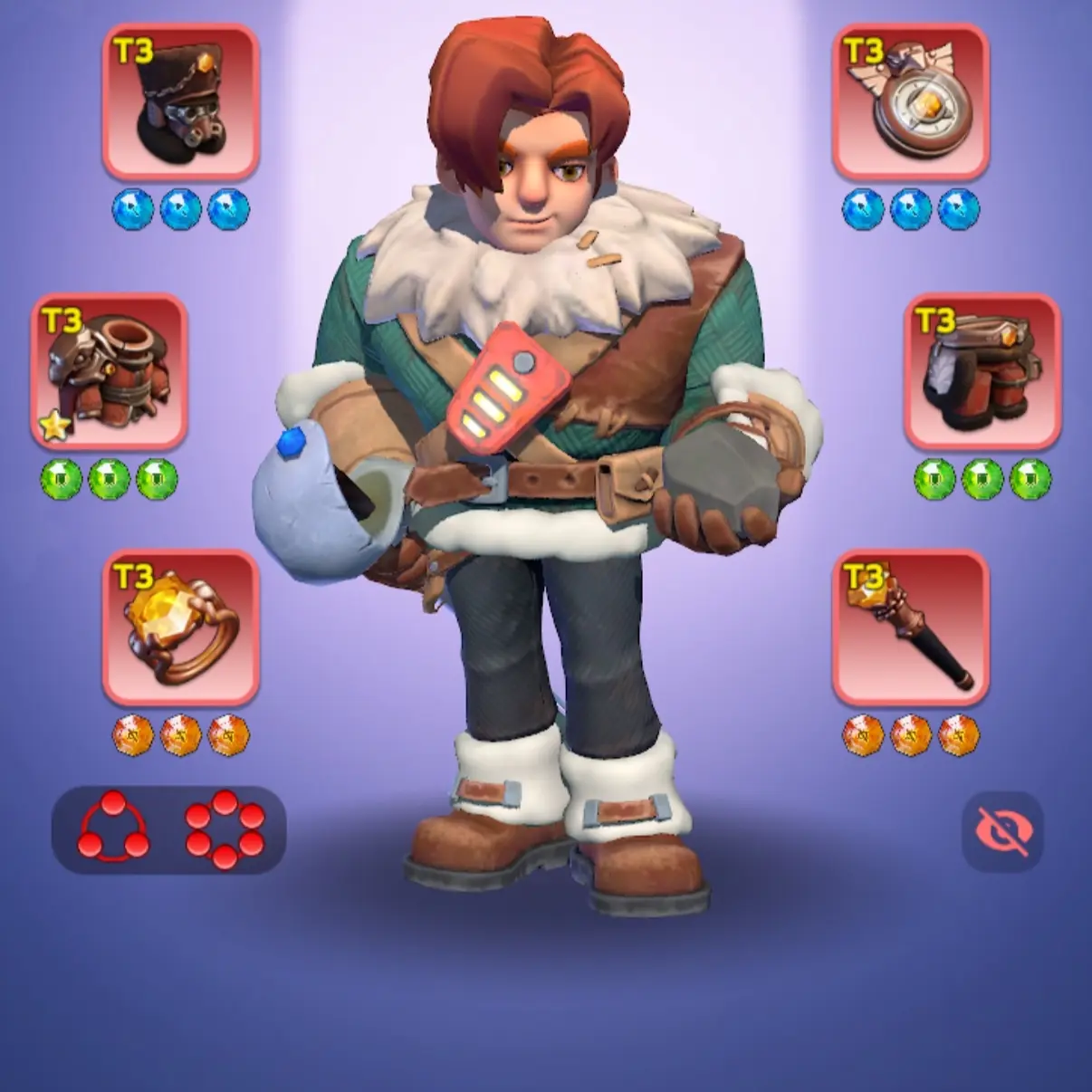Toggle the red crossed-eye visibility button

point(1002,829)
